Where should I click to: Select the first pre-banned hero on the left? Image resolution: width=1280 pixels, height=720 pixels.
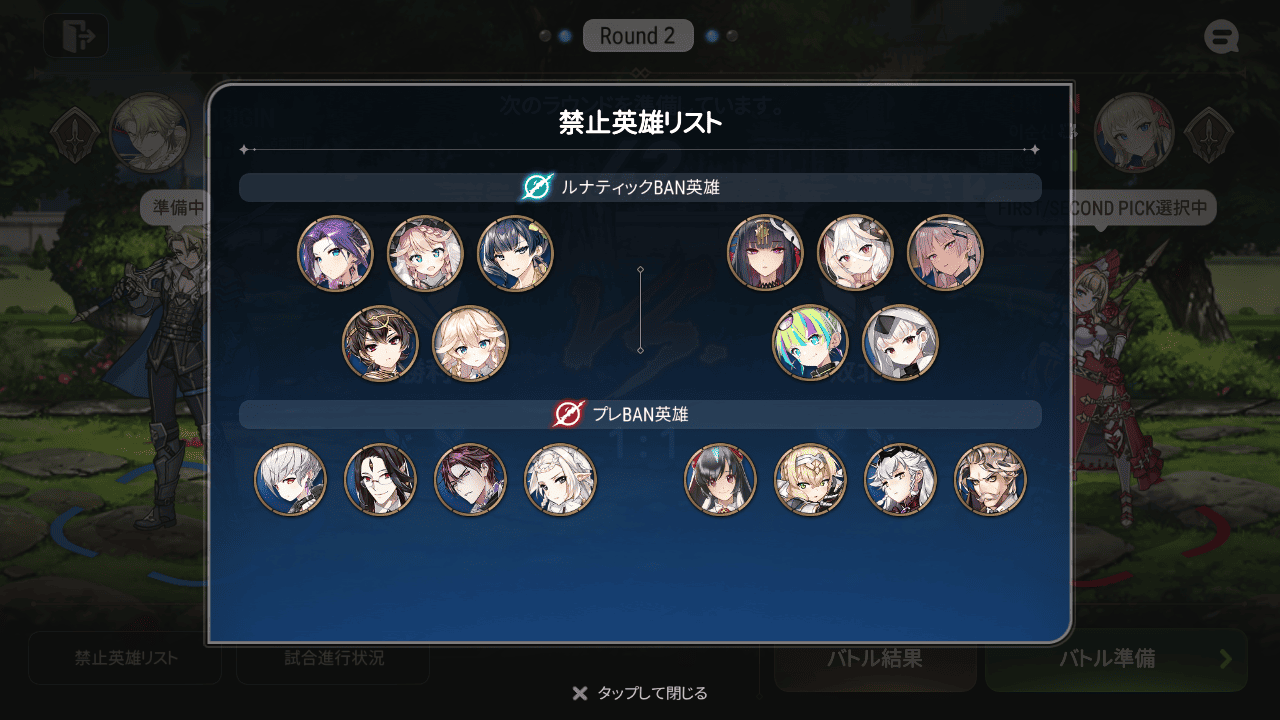click(x=290, y=480)
